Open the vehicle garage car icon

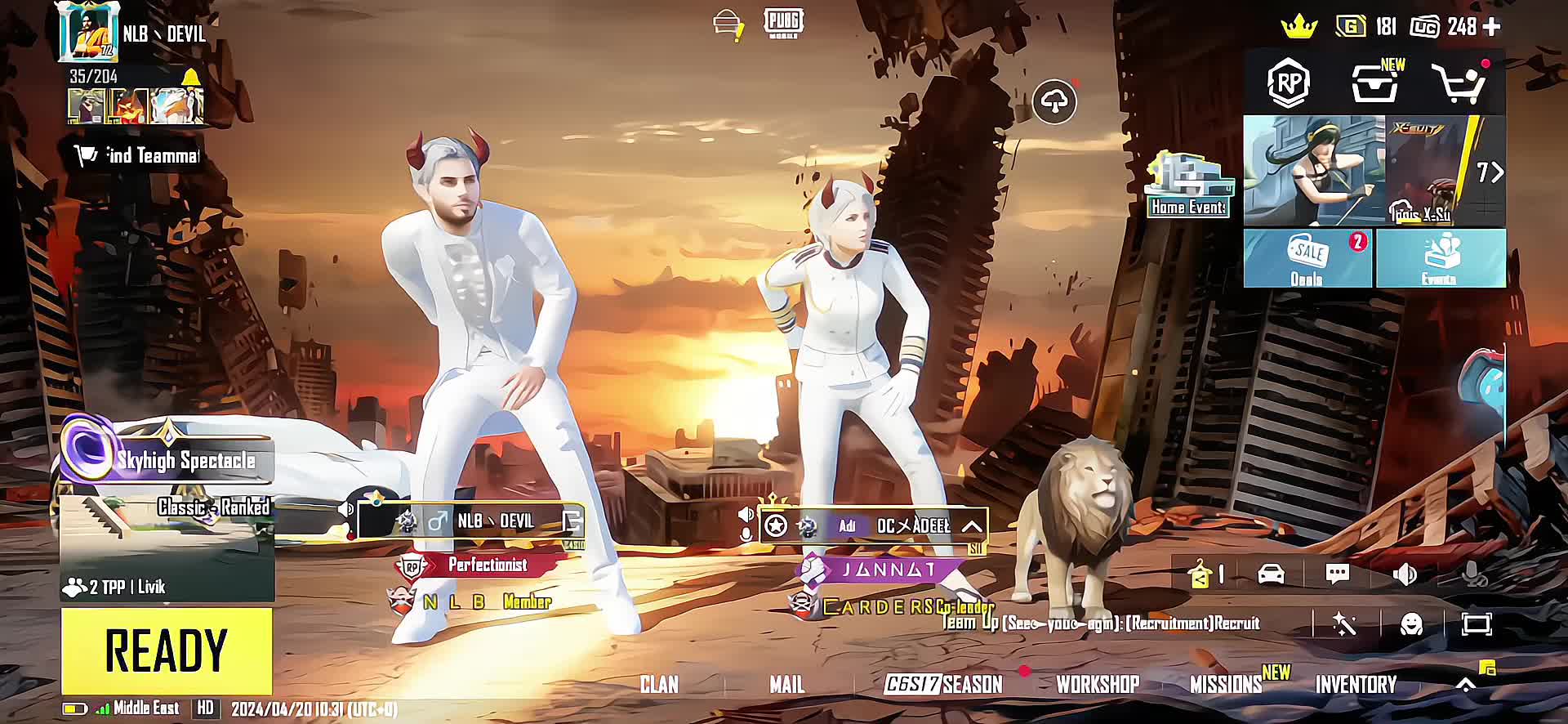(1271, 574)
